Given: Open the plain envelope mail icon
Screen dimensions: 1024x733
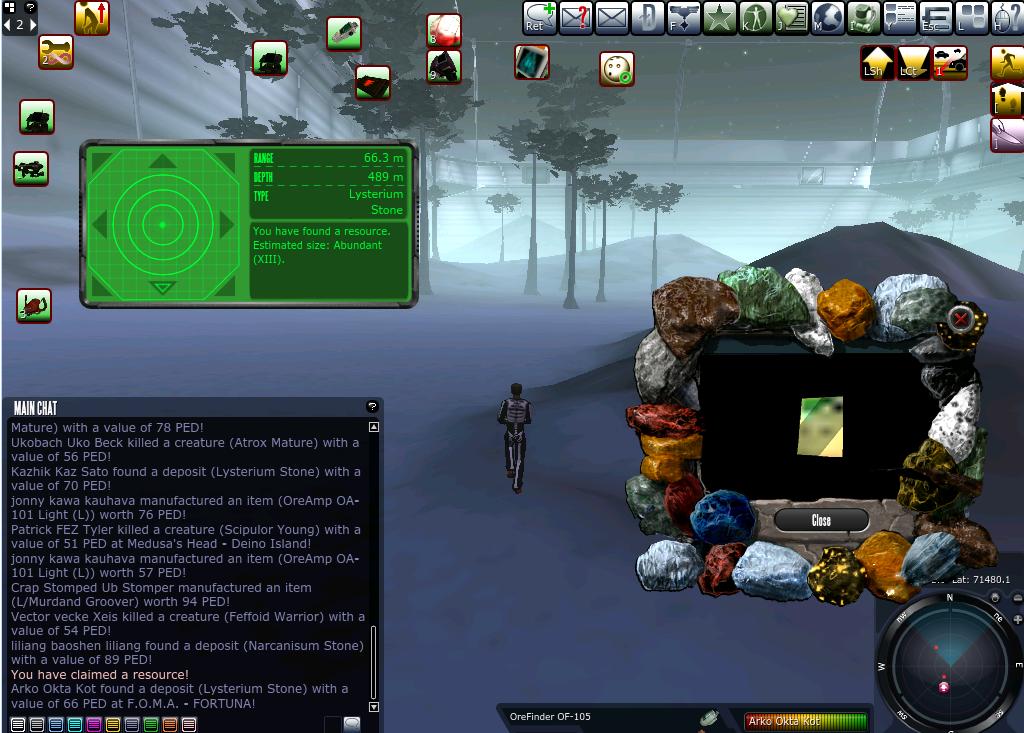Looking at the screenshot, I should [x=611, y=18].
